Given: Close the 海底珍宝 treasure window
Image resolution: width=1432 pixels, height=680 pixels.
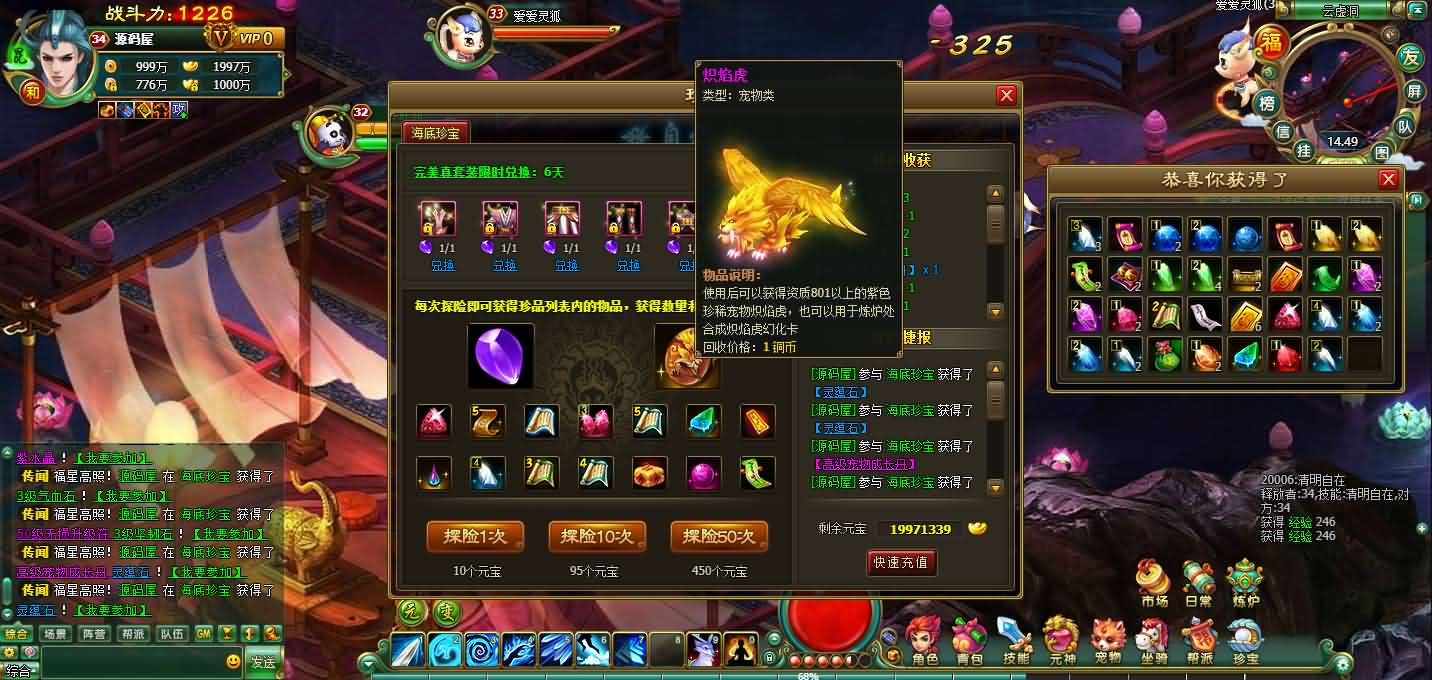Looking at the screenshot, I should 1006,95.
